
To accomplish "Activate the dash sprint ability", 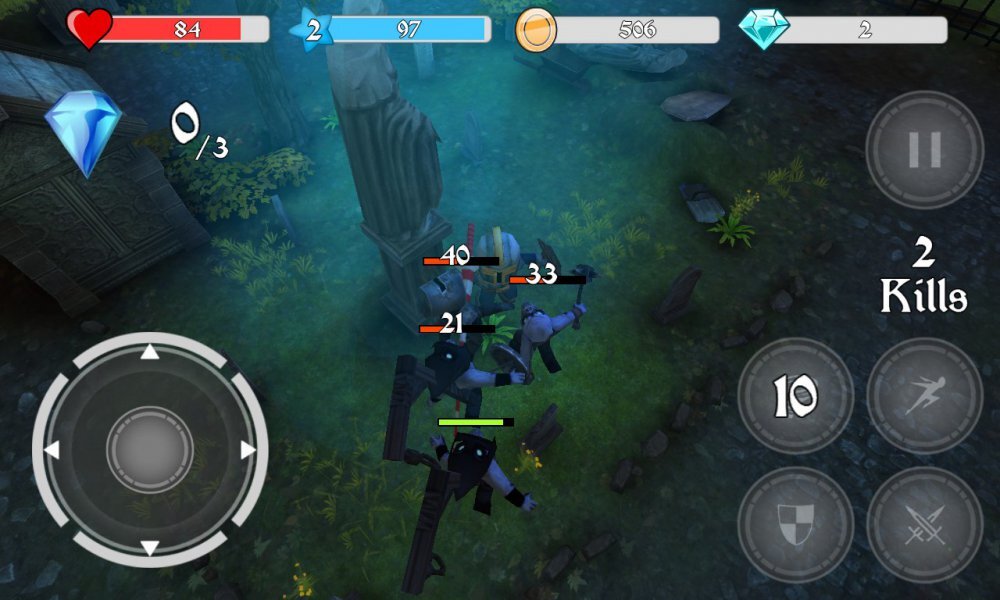I will coord(924,396).
